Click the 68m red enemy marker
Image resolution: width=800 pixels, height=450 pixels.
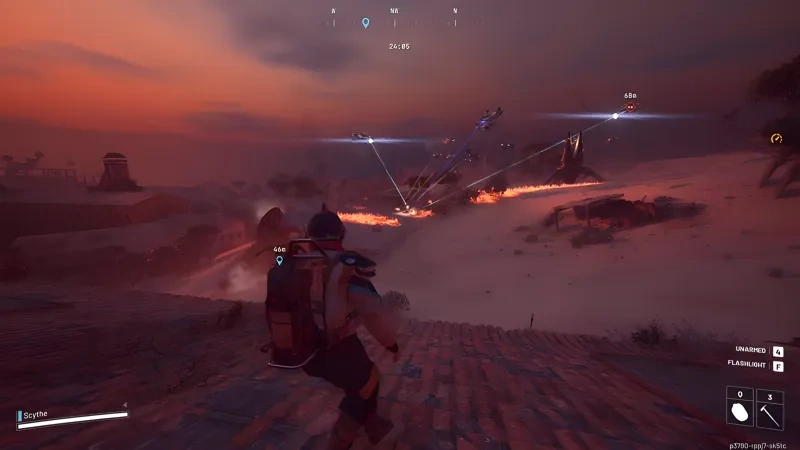(630, 106)
